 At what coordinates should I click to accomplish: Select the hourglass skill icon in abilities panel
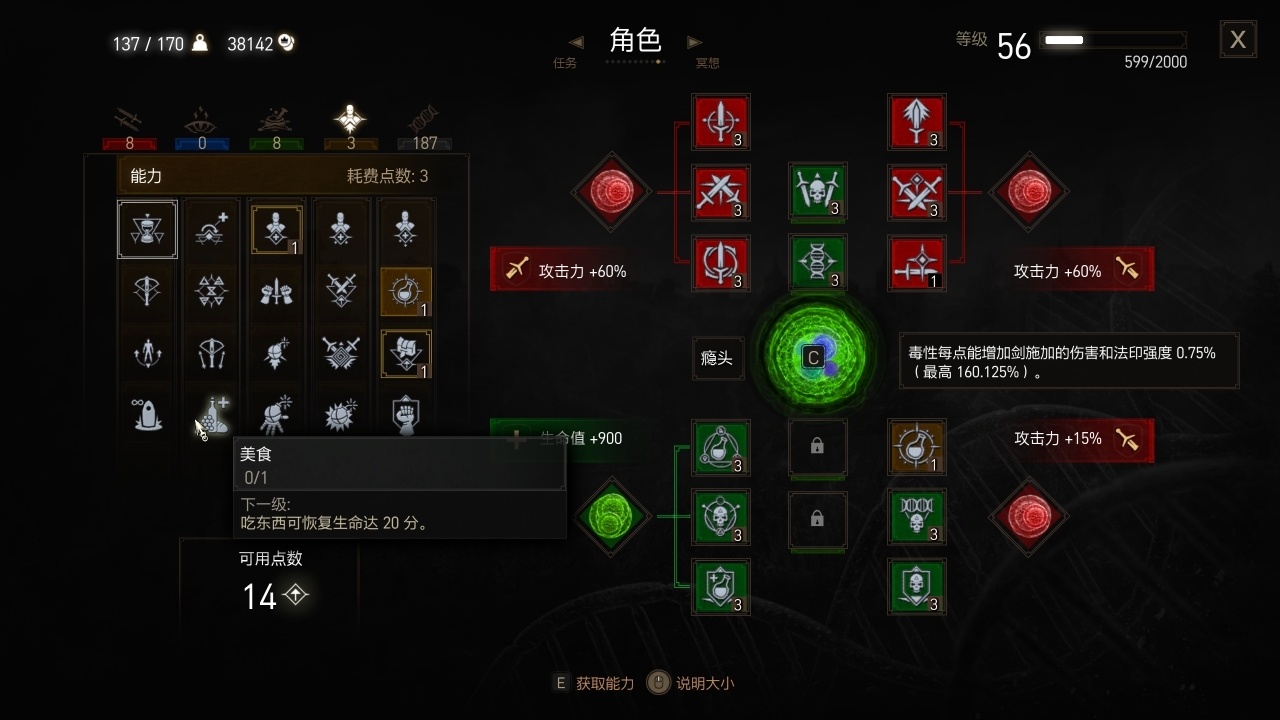pos(147,229)
